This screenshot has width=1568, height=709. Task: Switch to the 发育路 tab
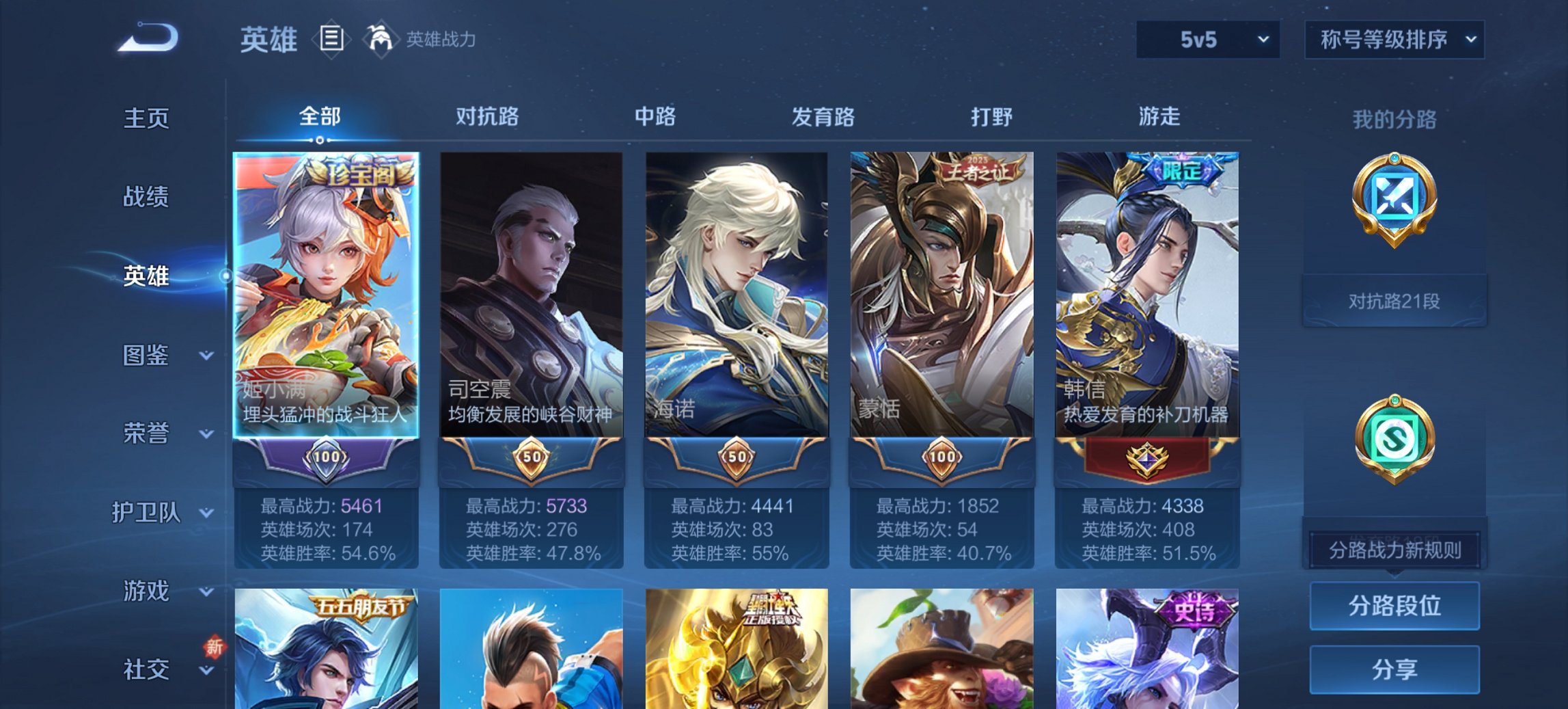click(822, 117)
